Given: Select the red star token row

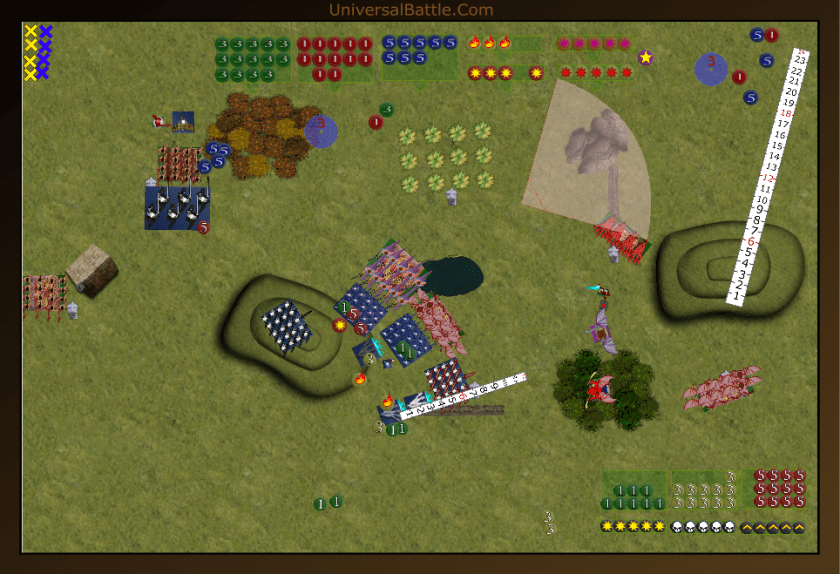Looking at the screenshot, I should tap(596, 72).
